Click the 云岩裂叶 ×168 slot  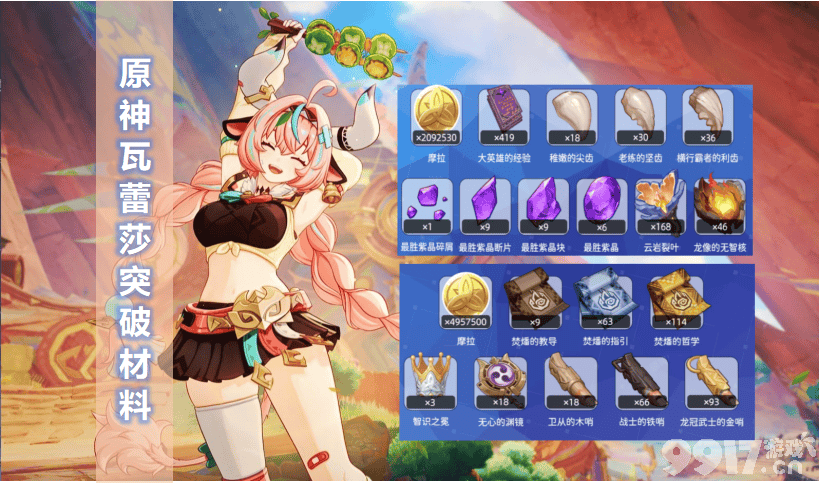pos(661,205)
